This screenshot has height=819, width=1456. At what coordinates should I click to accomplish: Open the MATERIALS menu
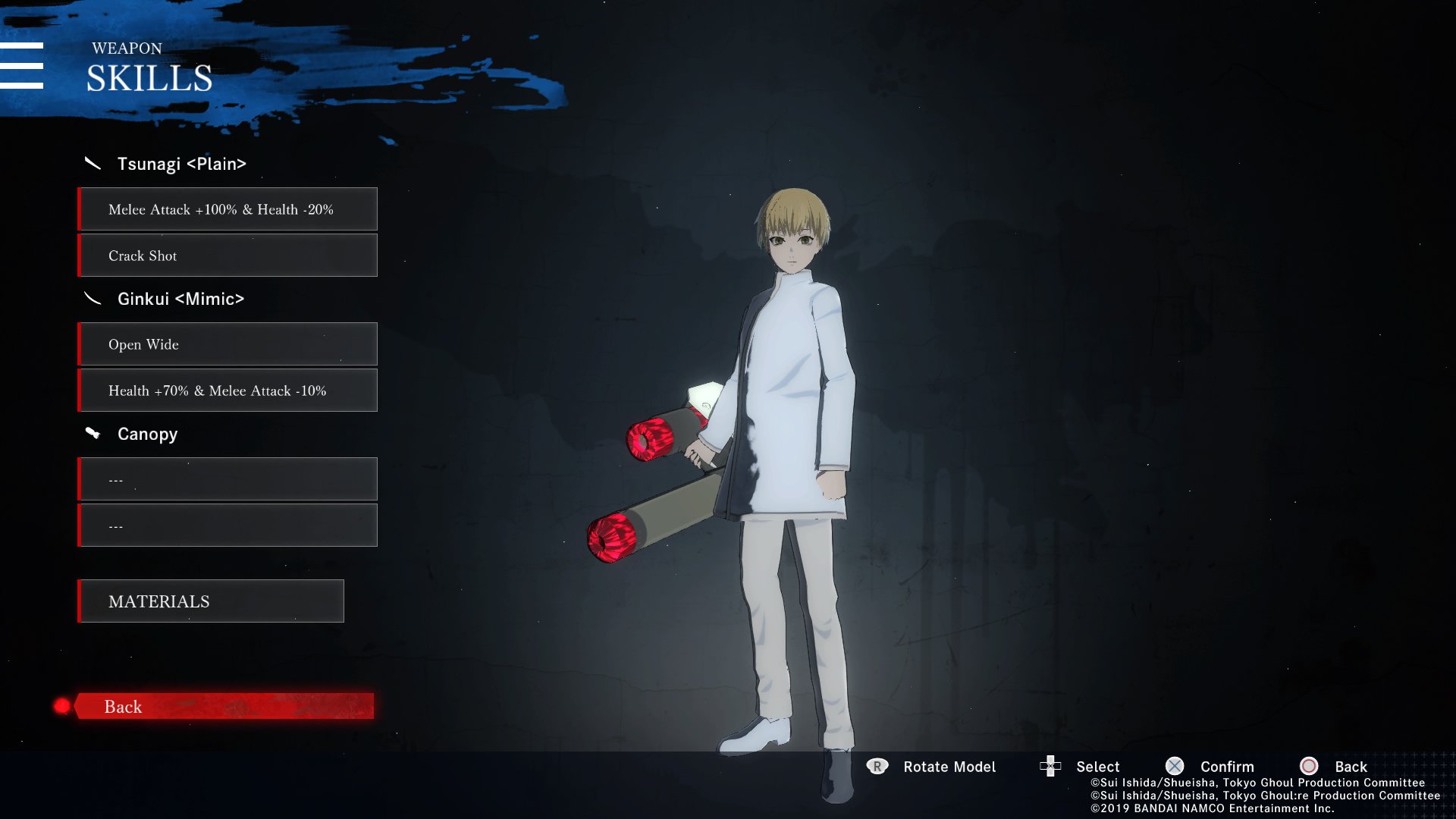click(x=211, y=601)
